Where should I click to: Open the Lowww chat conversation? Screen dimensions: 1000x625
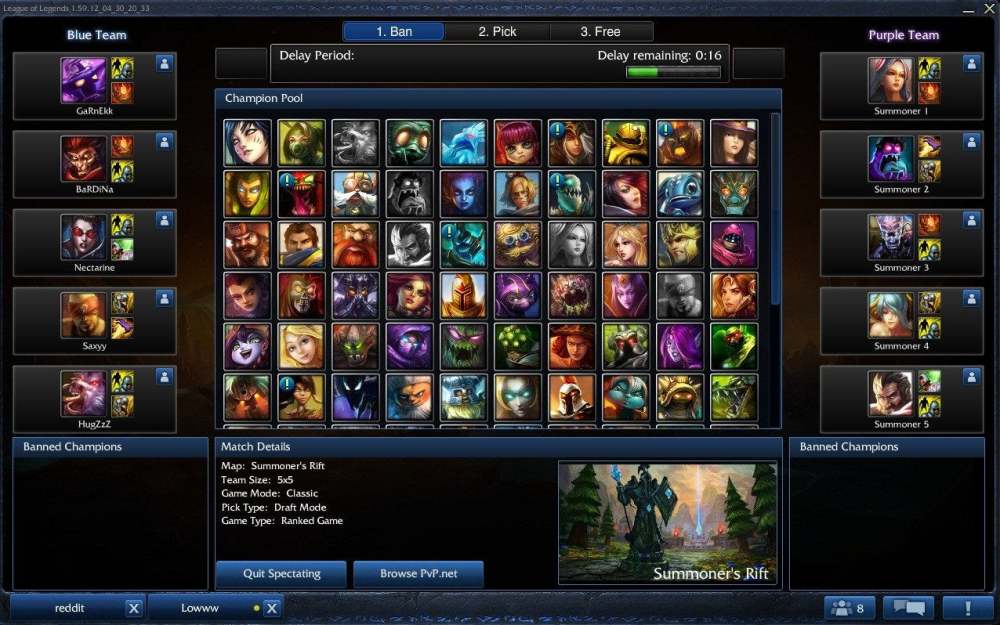200,608
